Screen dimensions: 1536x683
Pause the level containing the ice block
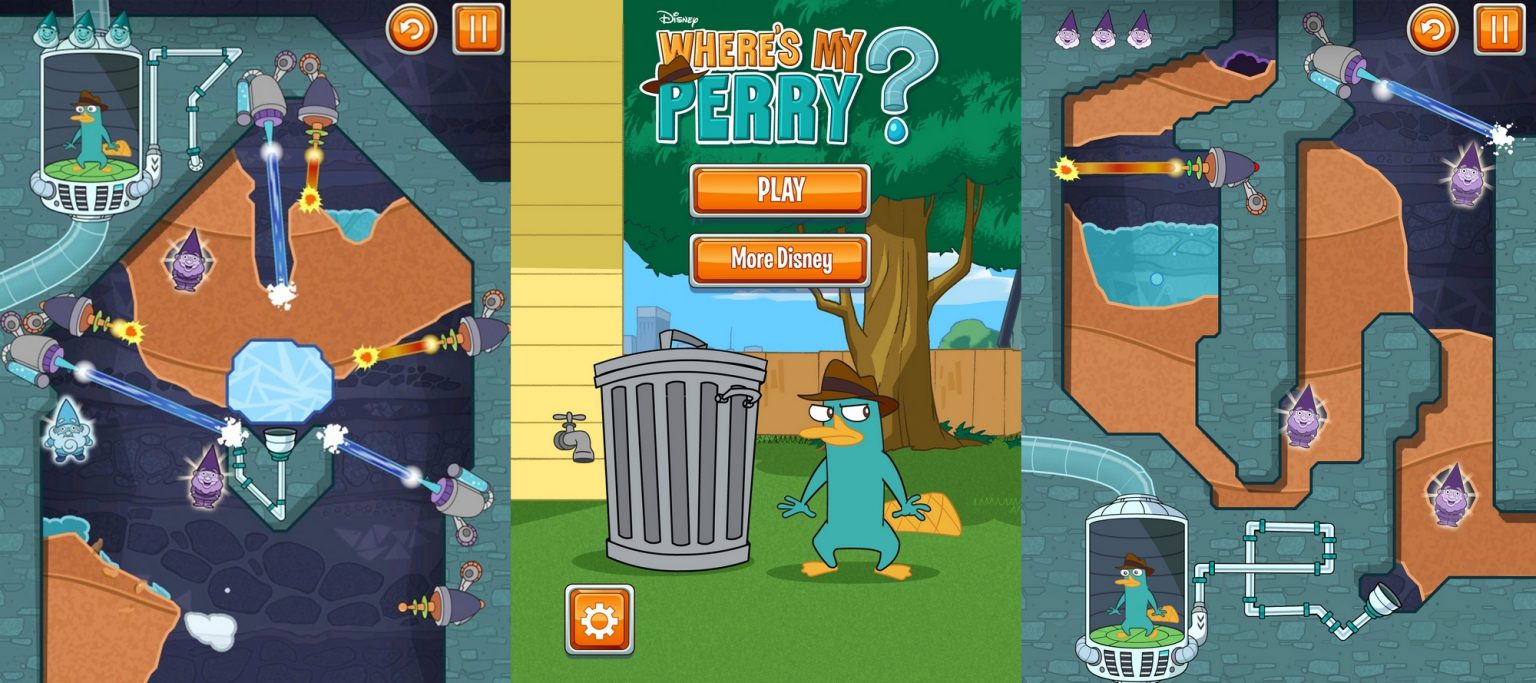pos(478,29)
